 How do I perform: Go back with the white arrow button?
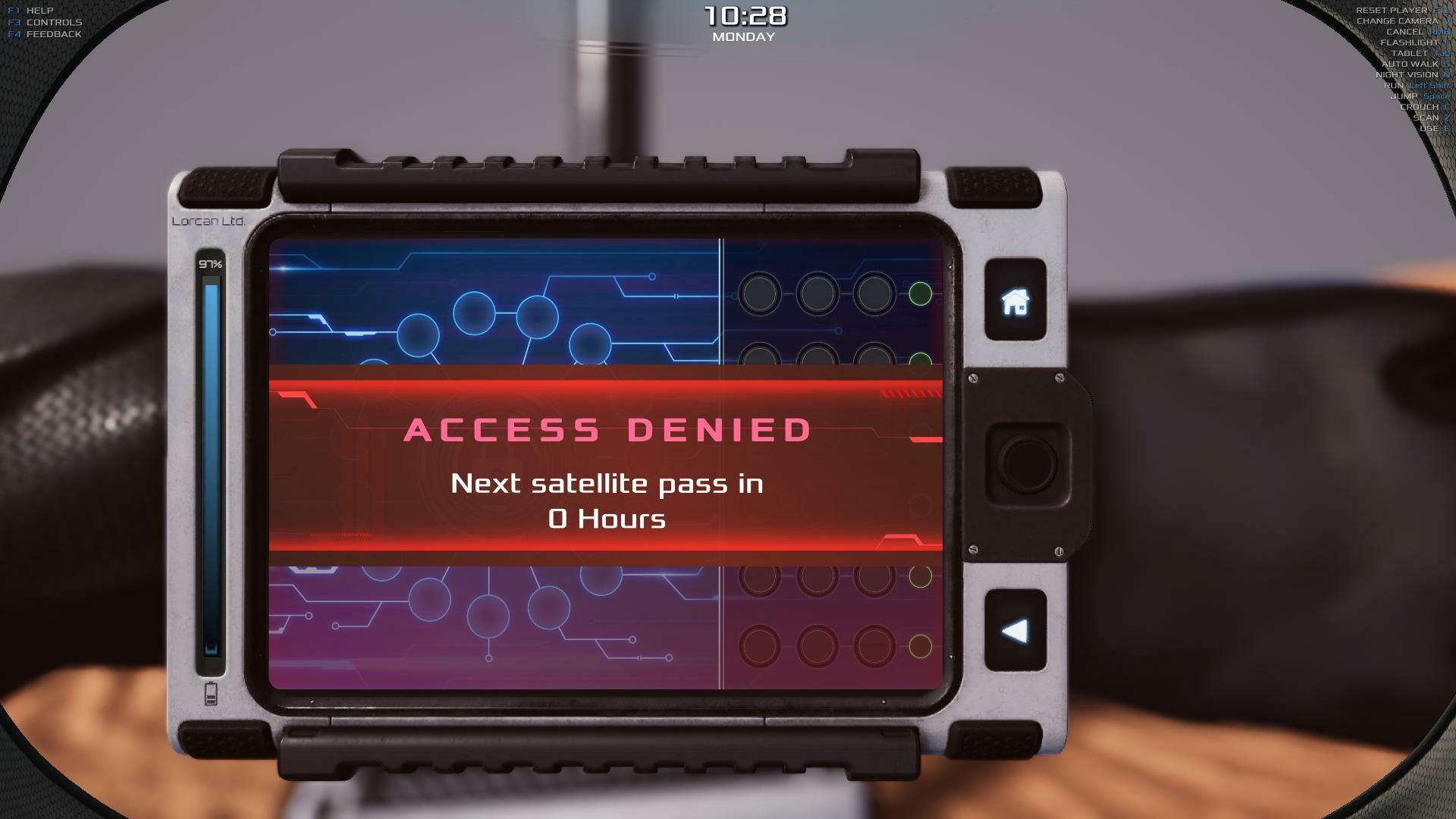(1015, 631)
